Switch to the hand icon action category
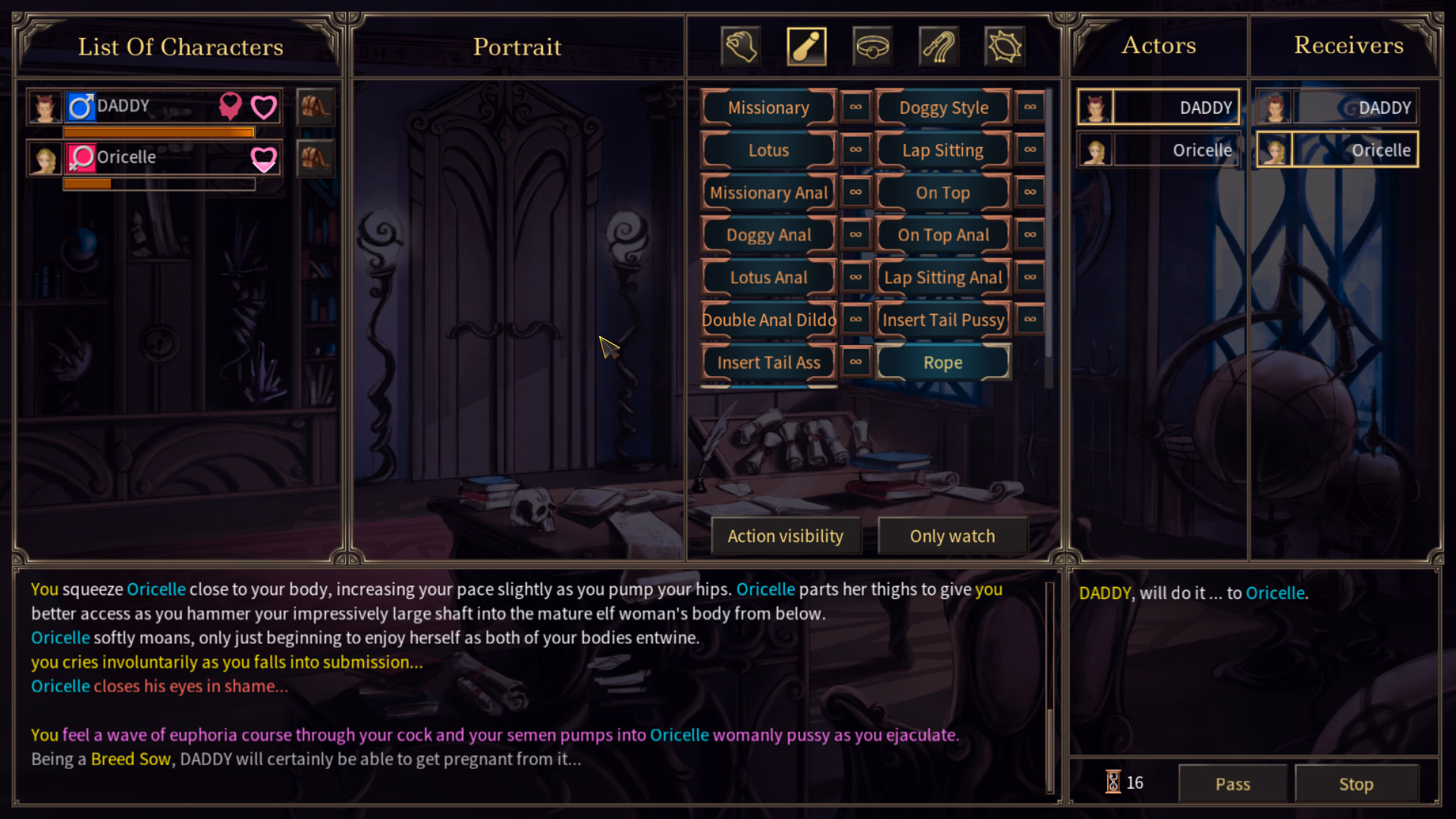 pos(740,47)
